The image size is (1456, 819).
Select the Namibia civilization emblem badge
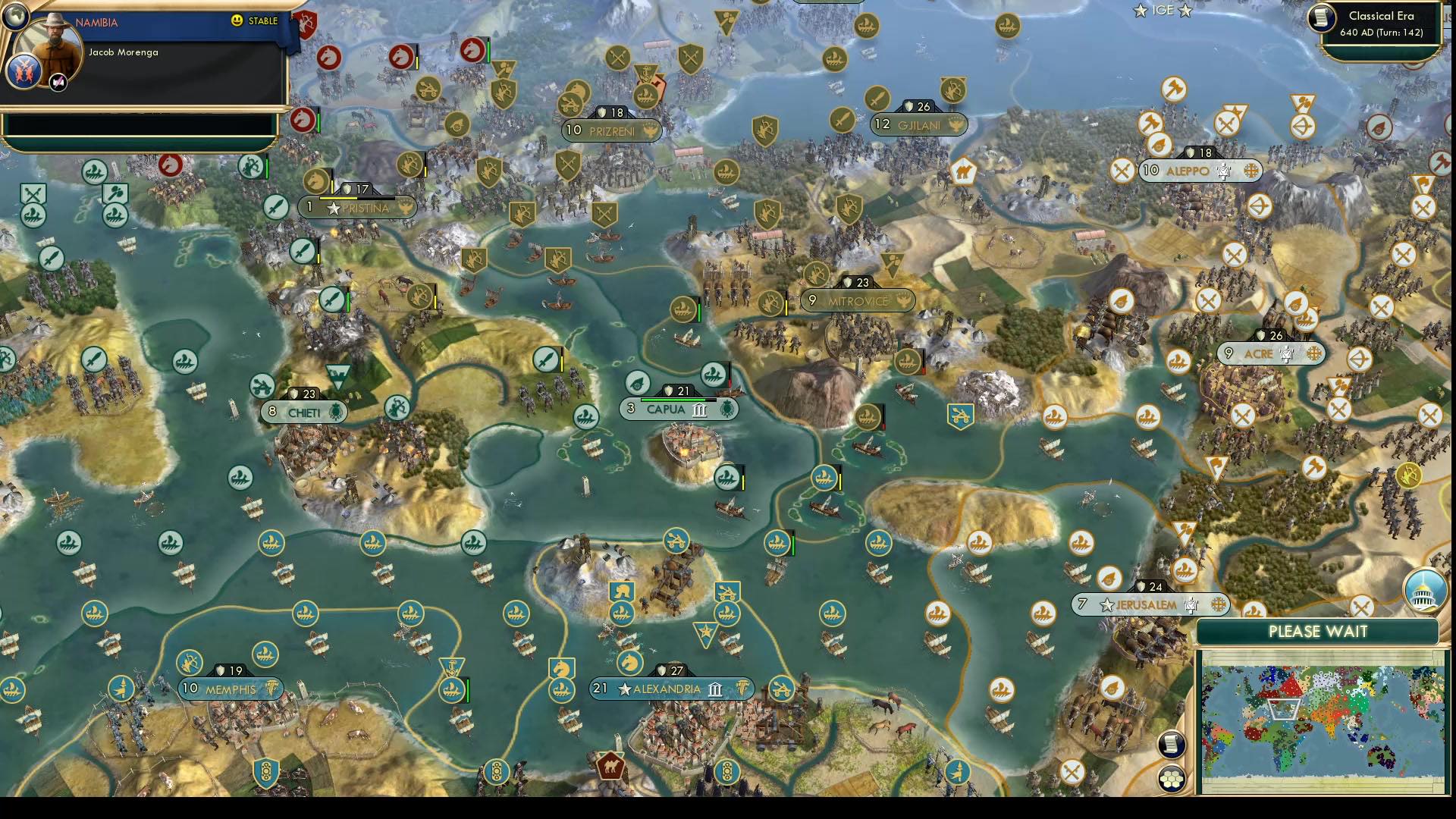pos(24,71)
